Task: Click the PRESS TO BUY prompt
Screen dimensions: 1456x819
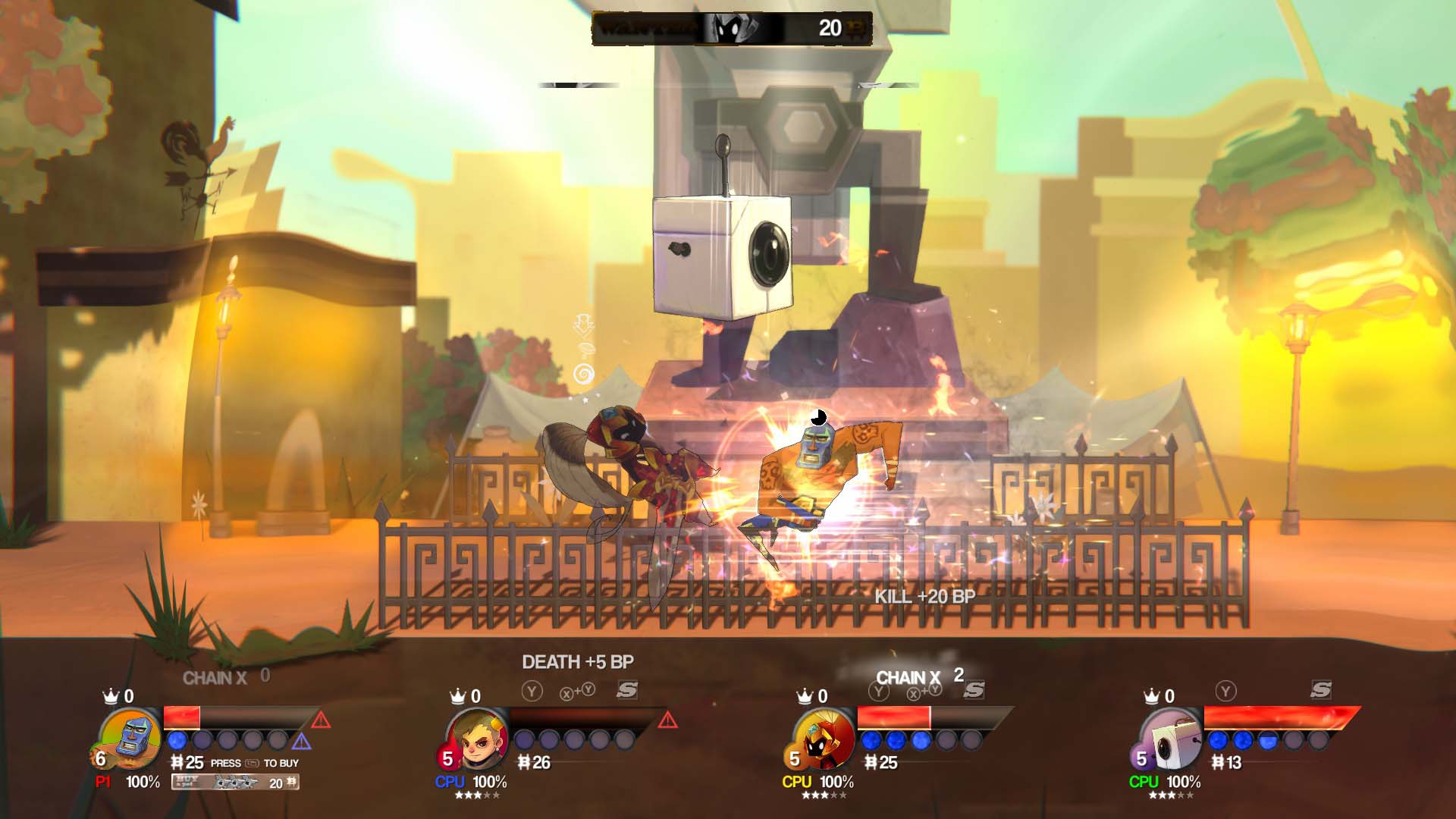Action: coord(255,764)
